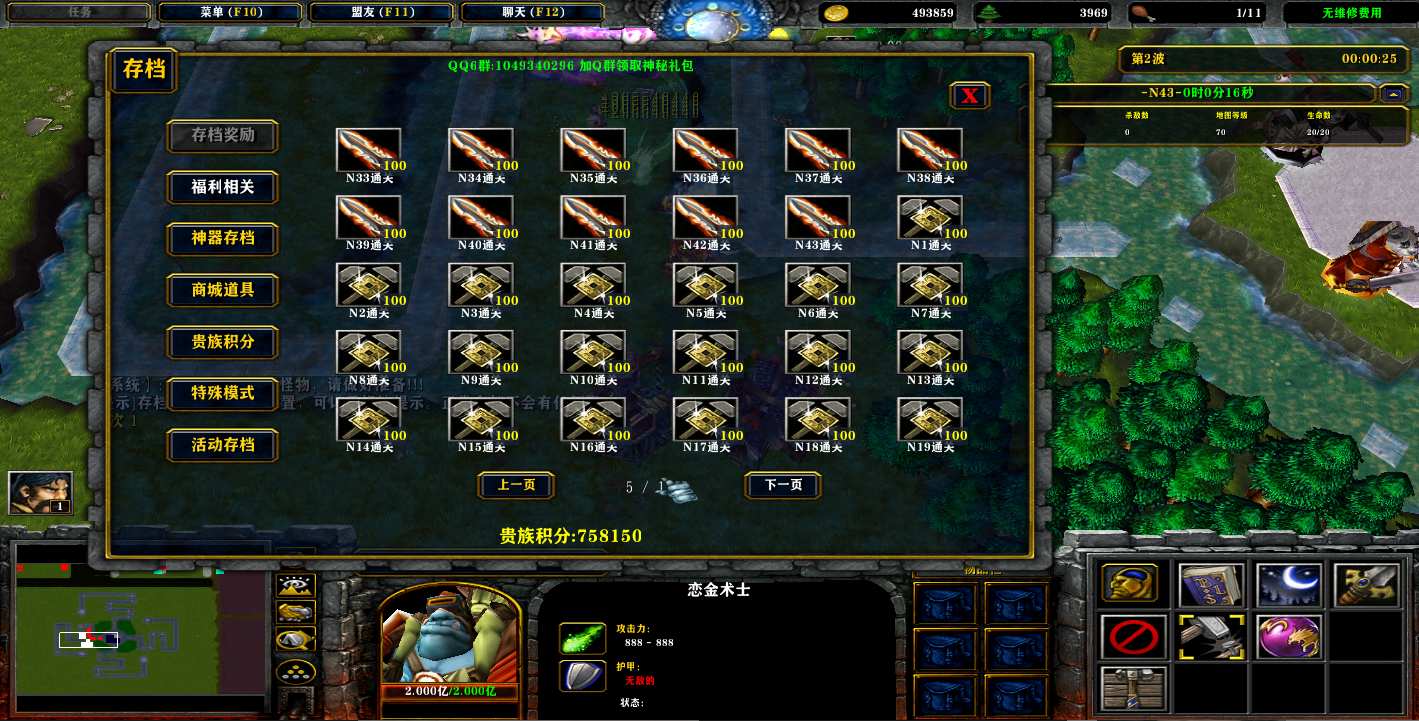
Task: Open the 聊天 (F12) chat log
Action: [x=532, y=13]
